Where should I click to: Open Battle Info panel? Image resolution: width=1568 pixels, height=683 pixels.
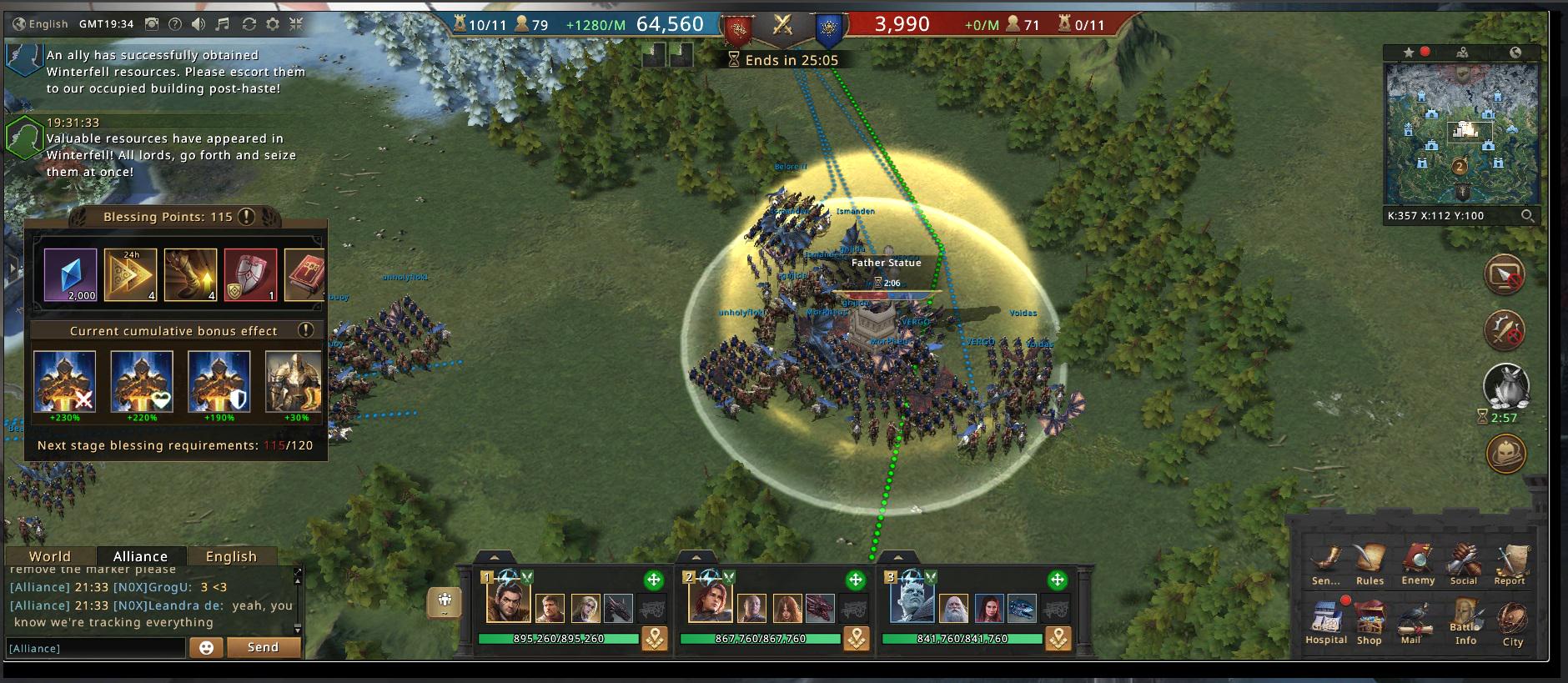pos(1465,621)
